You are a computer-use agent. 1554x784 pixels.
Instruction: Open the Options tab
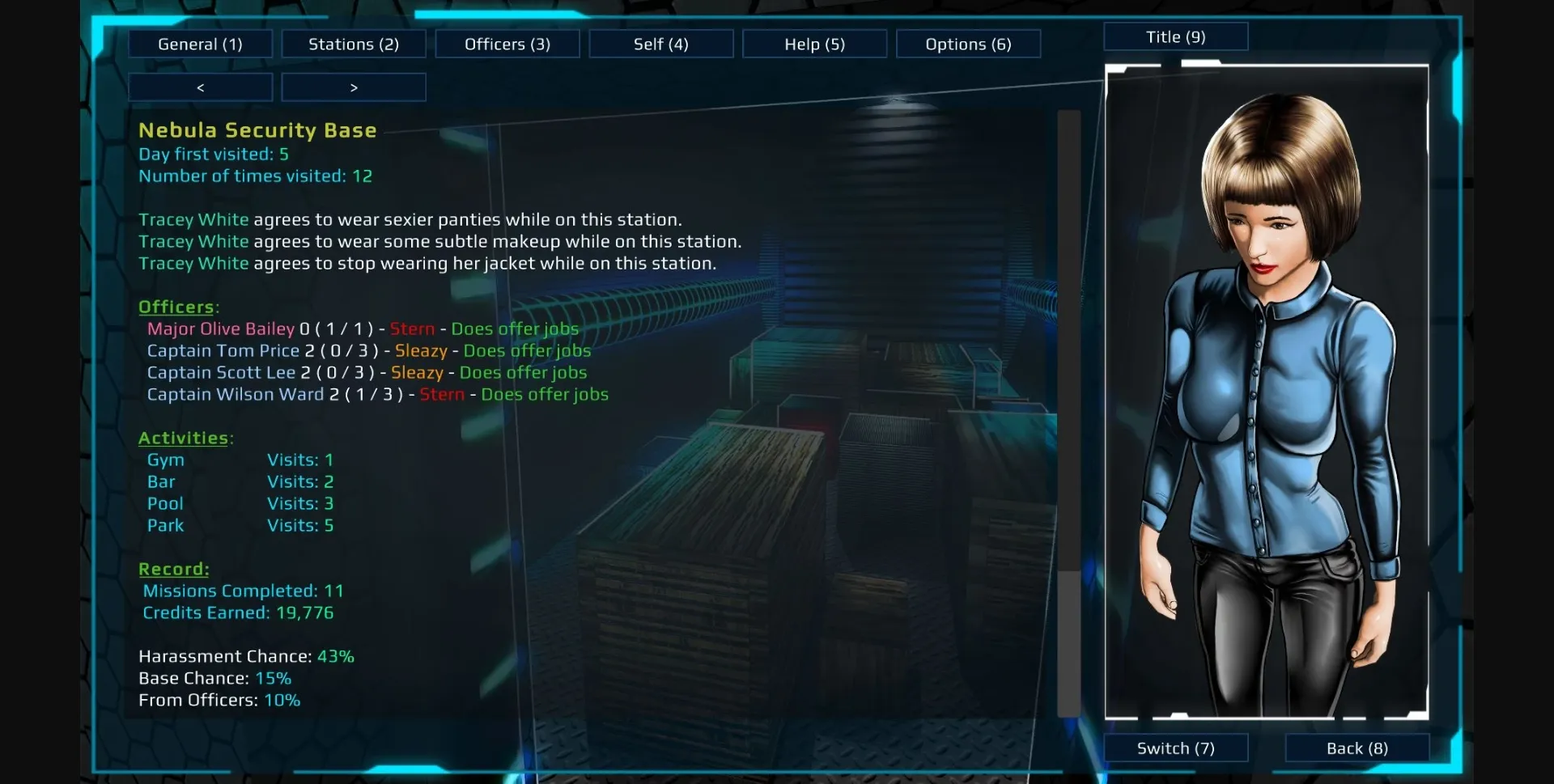coord(968,44)
